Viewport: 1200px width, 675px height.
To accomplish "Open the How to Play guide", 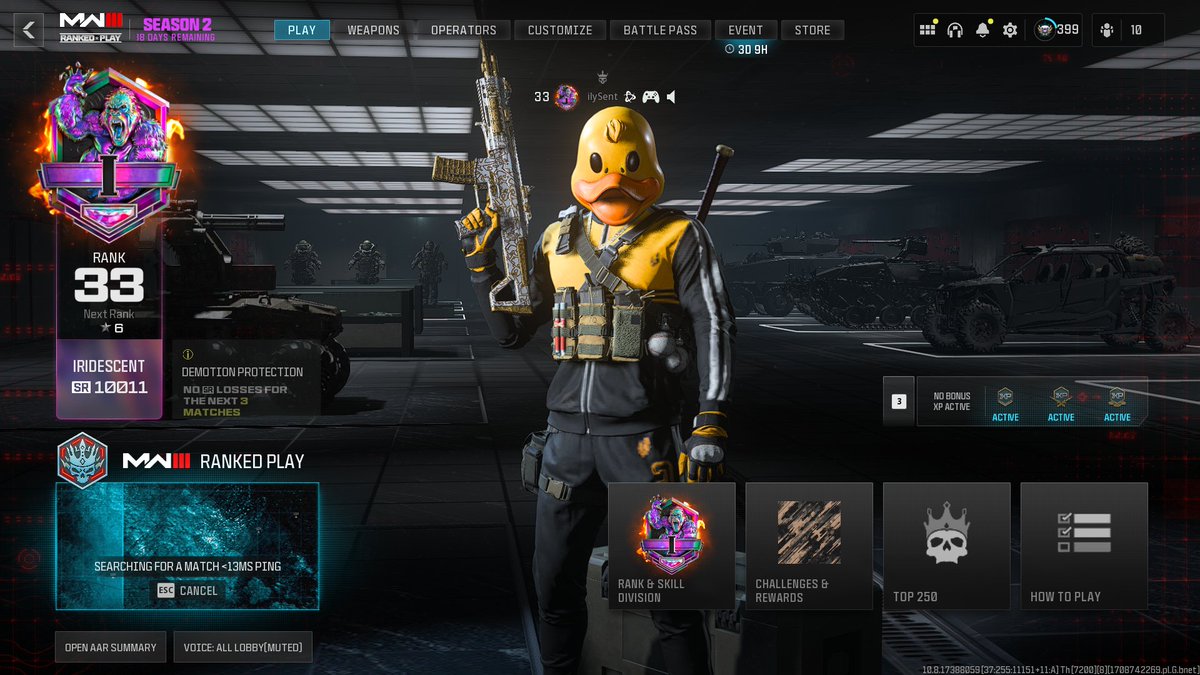I will 1084,546.
